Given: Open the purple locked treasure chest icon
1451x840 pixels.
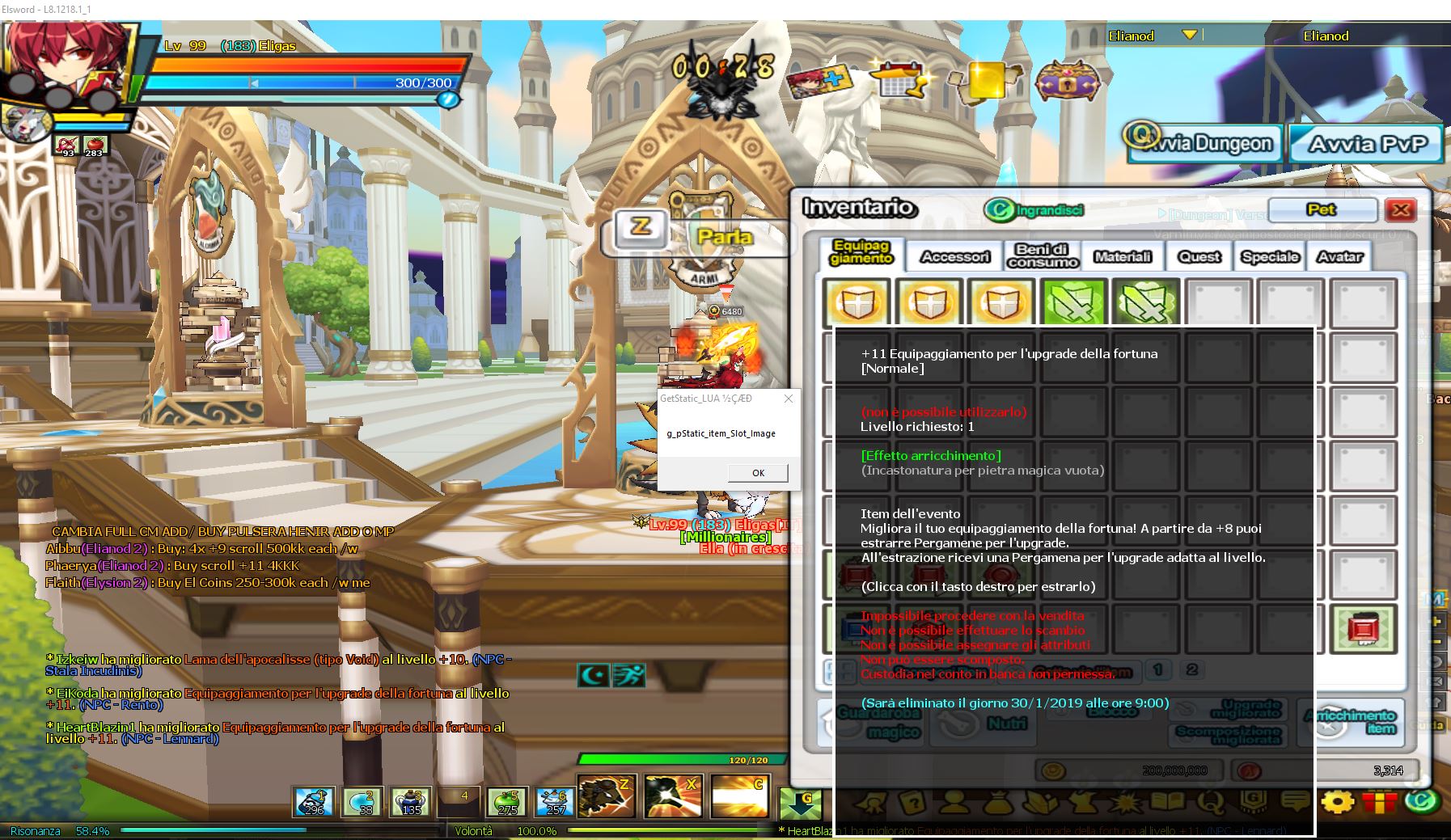Looking at the screenshot, I should (x=1068, y=82).
